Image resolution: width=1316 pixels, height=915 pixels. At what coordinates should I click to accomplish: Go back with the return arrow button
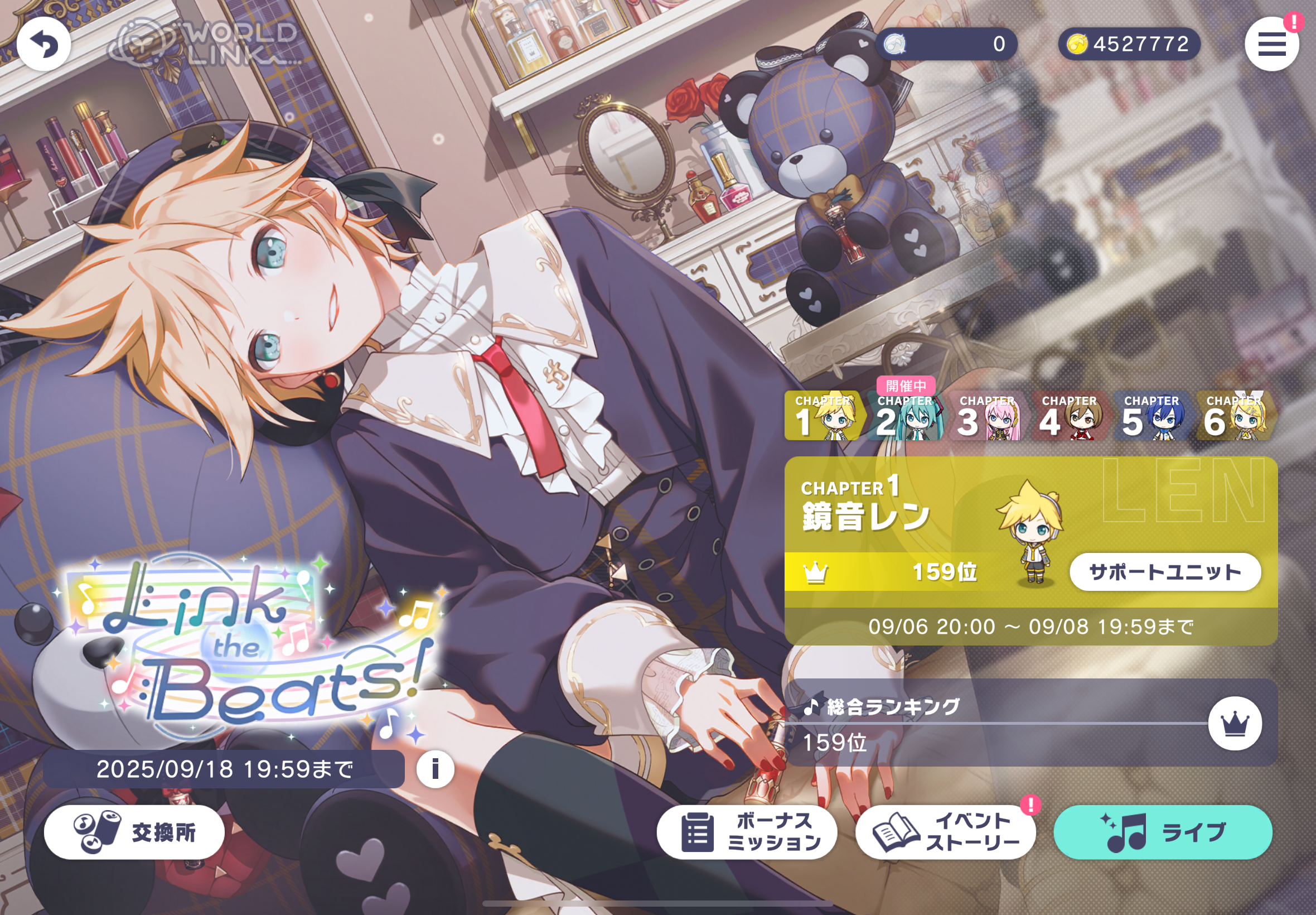pos(43,44)
